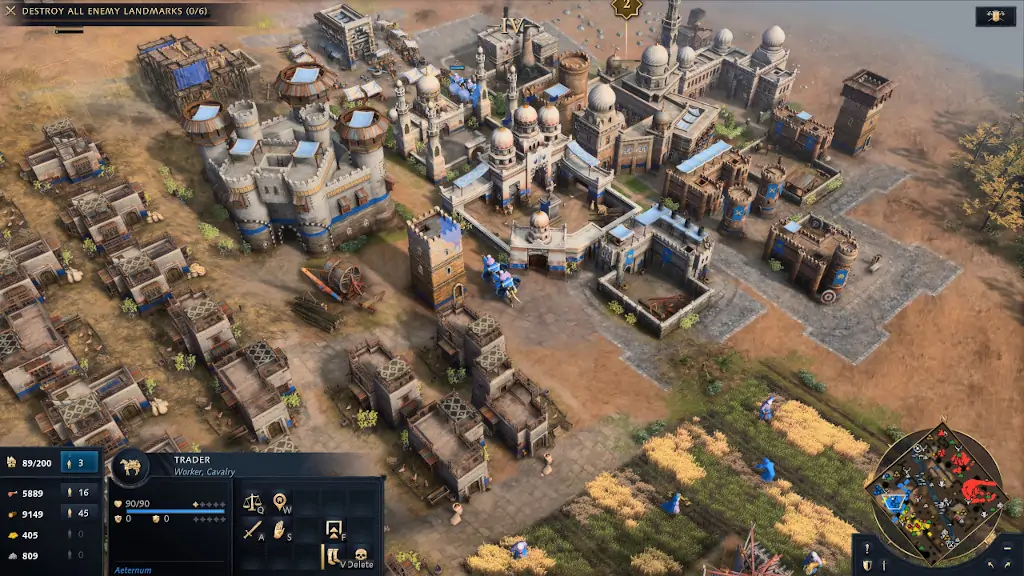The height and width of the screenshot is (576, 1024).
Task: Select the idle villagers count button
Action: click(80, 463)
